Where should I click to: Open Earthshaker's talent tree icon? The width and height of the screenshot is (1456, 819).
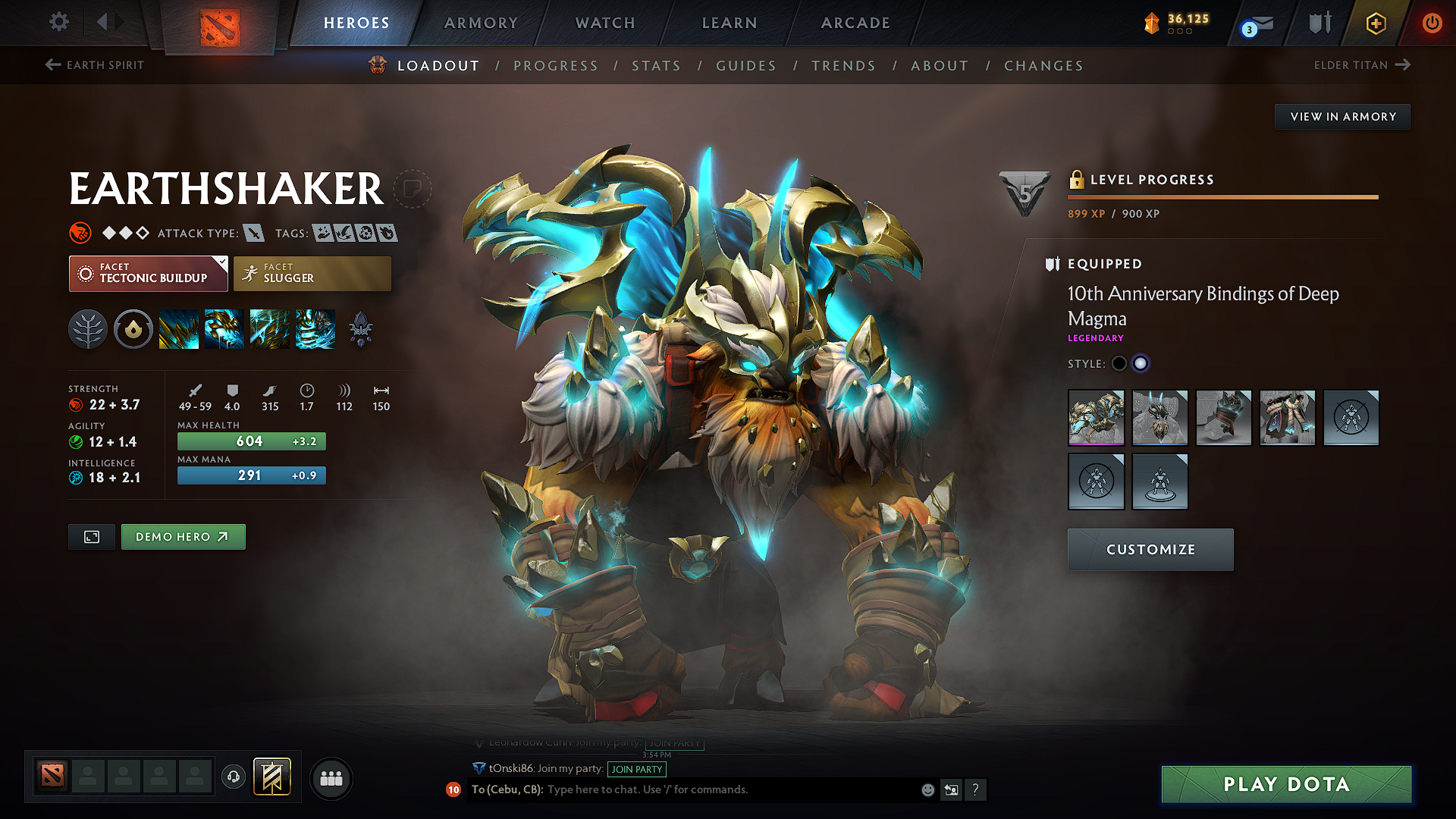88,328
